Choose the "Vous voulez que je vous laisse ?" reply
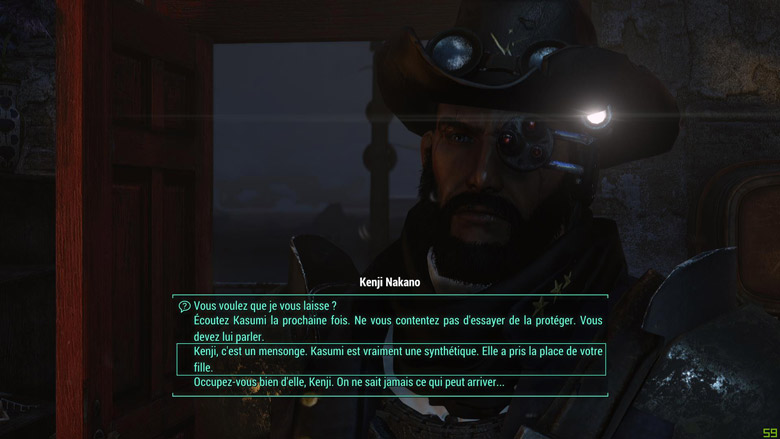 (264, 305)
